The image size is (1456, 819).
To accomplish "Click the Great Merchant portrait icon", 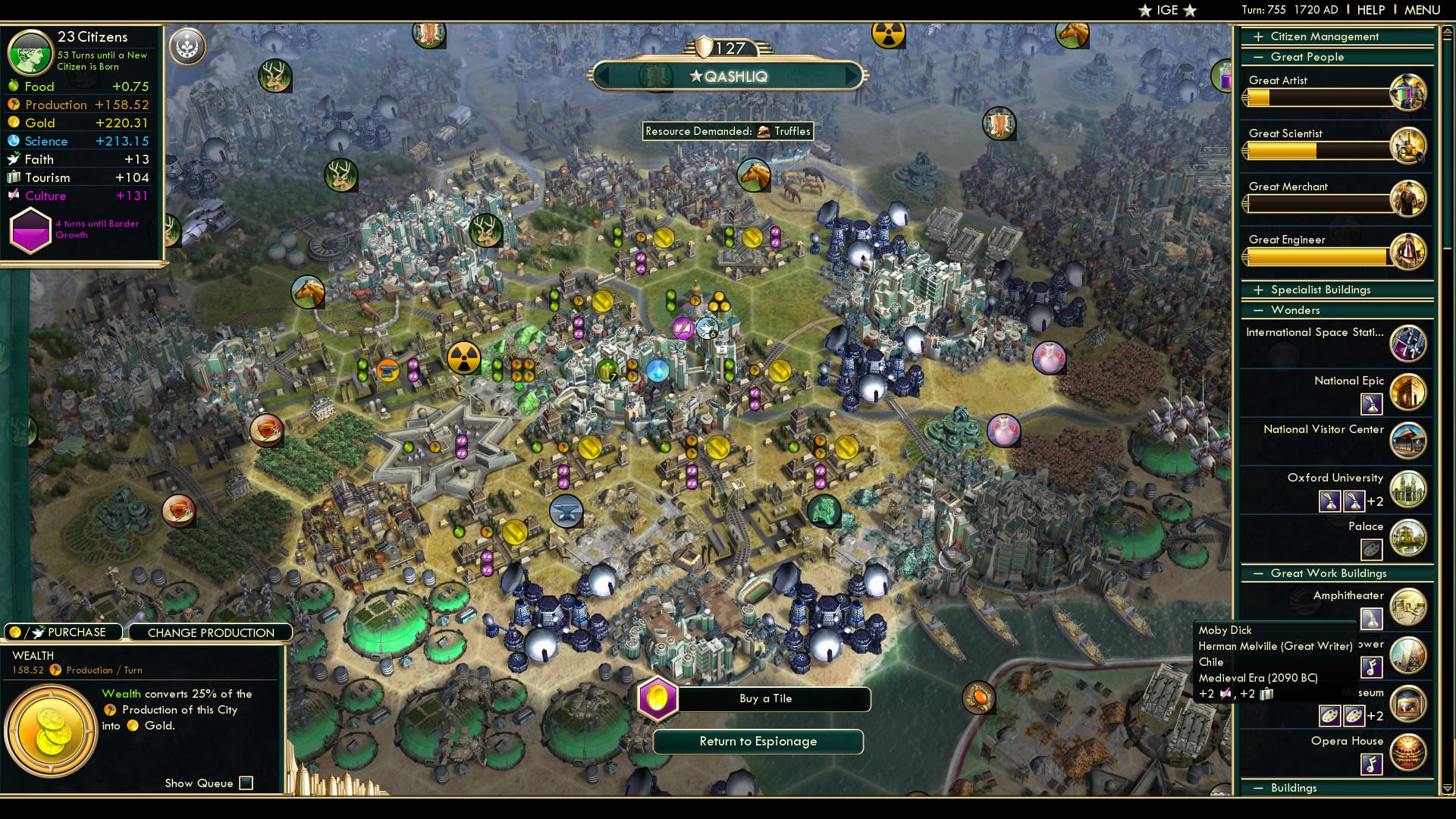I will pos(1409,199).
